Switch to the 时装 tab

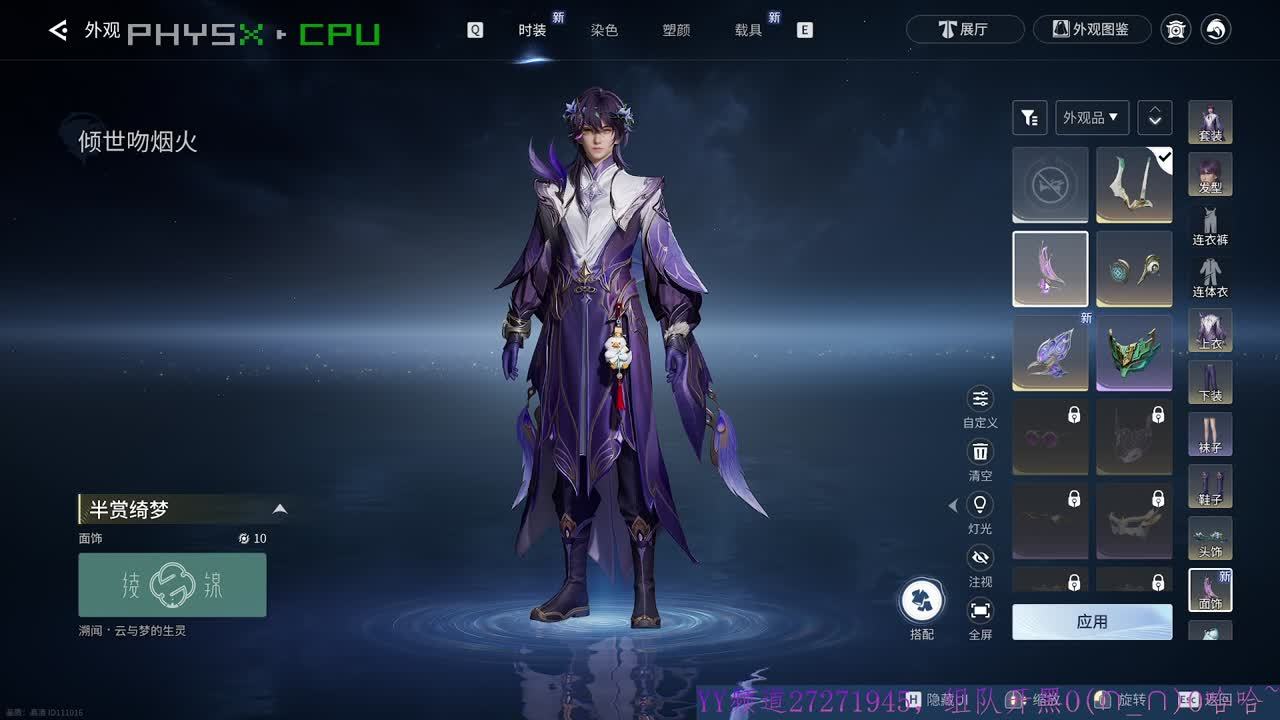(x=532, y=30)
